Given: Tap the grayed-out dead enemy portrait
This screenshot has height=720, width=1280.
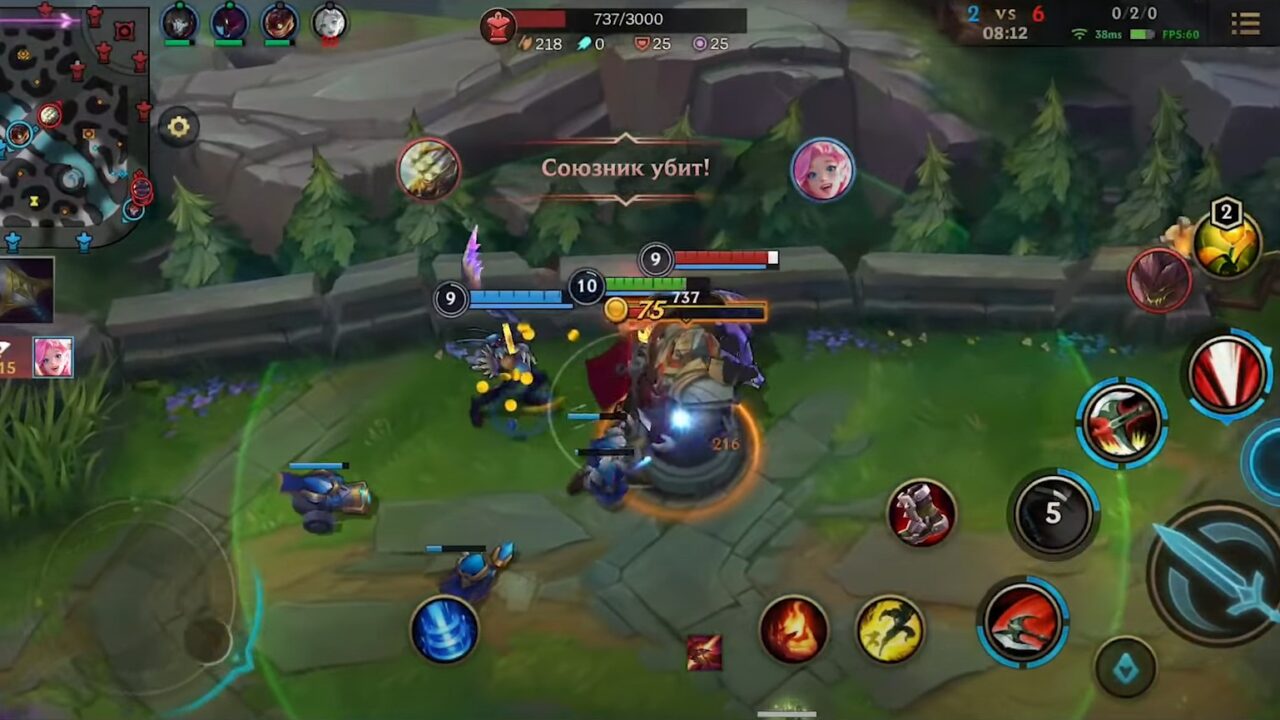Looking at the screenshot, I should tap(328, 22).
